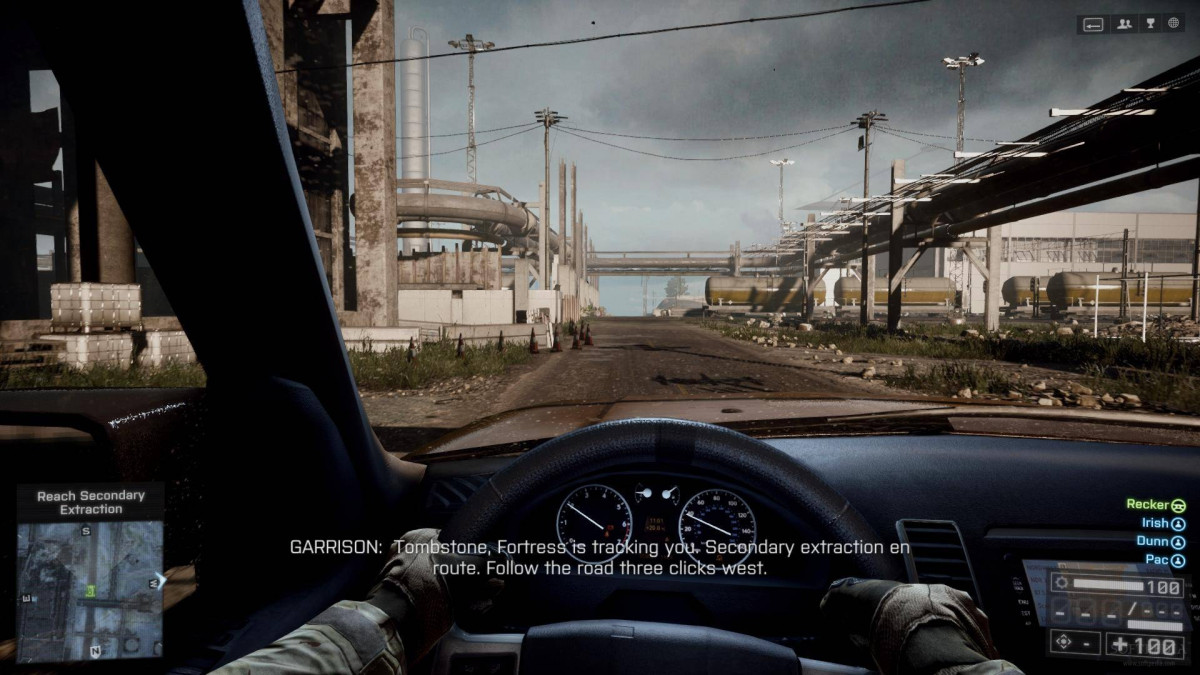The height and width of the screenshot is (675, 1200).
Task: Select Irish in the squad list
Action: coord(1162,523)
